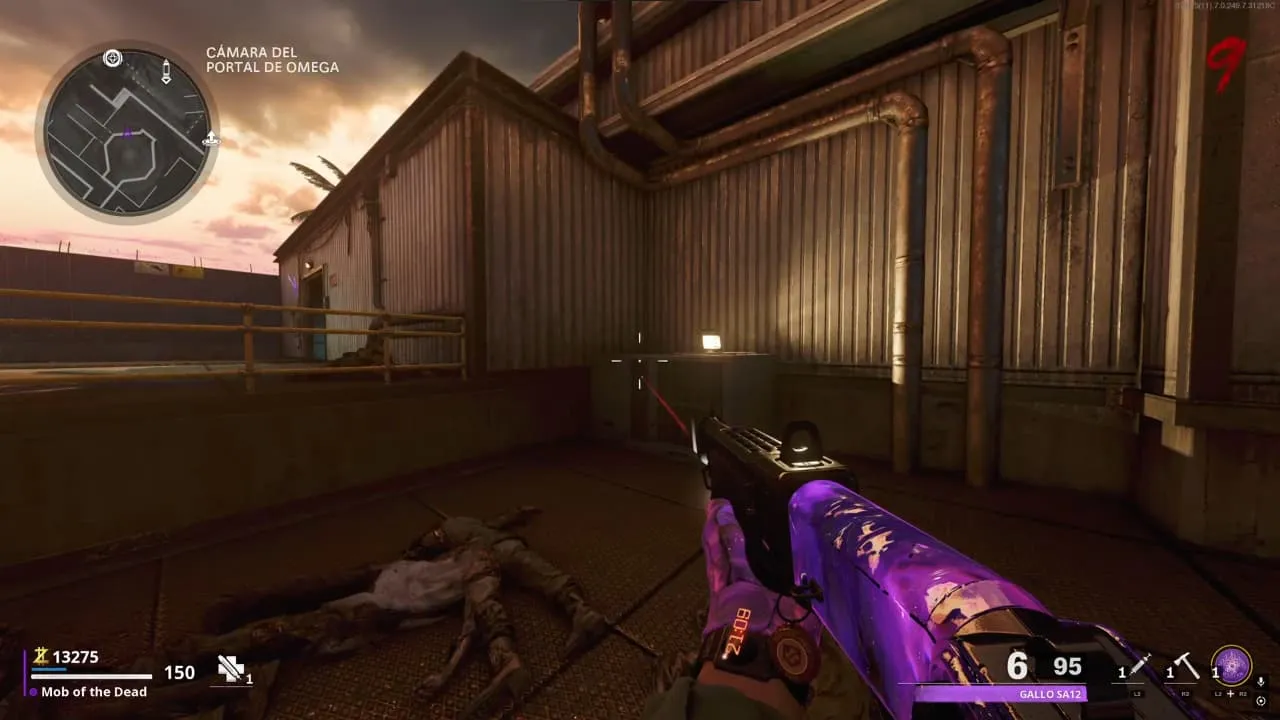Image resolution: width=1280 pixels, height=720 pixels.
Task: Select the crosshair marker on the minimap rim
Action: tap(112, 58)
